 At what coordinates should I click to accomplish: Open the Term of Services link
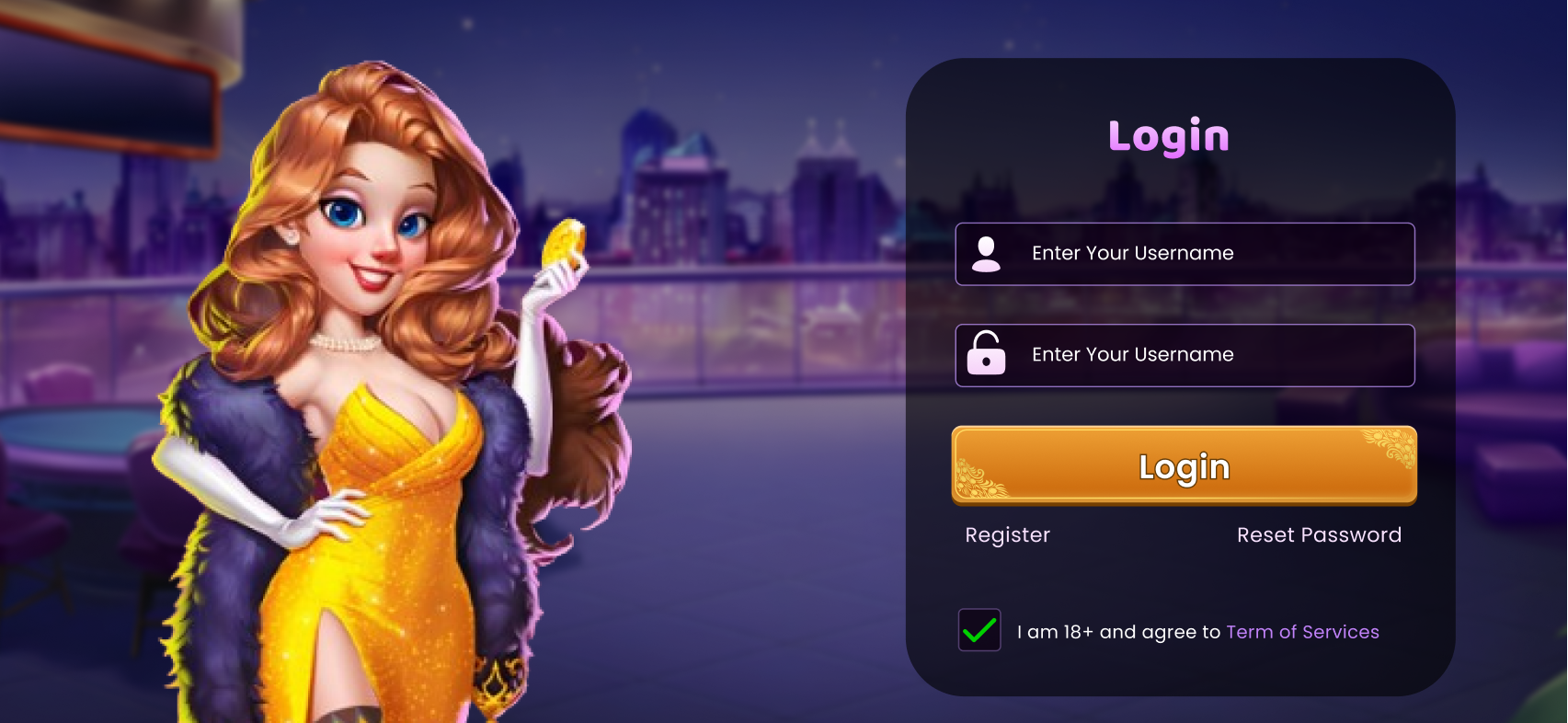[x=1302, y=632]
